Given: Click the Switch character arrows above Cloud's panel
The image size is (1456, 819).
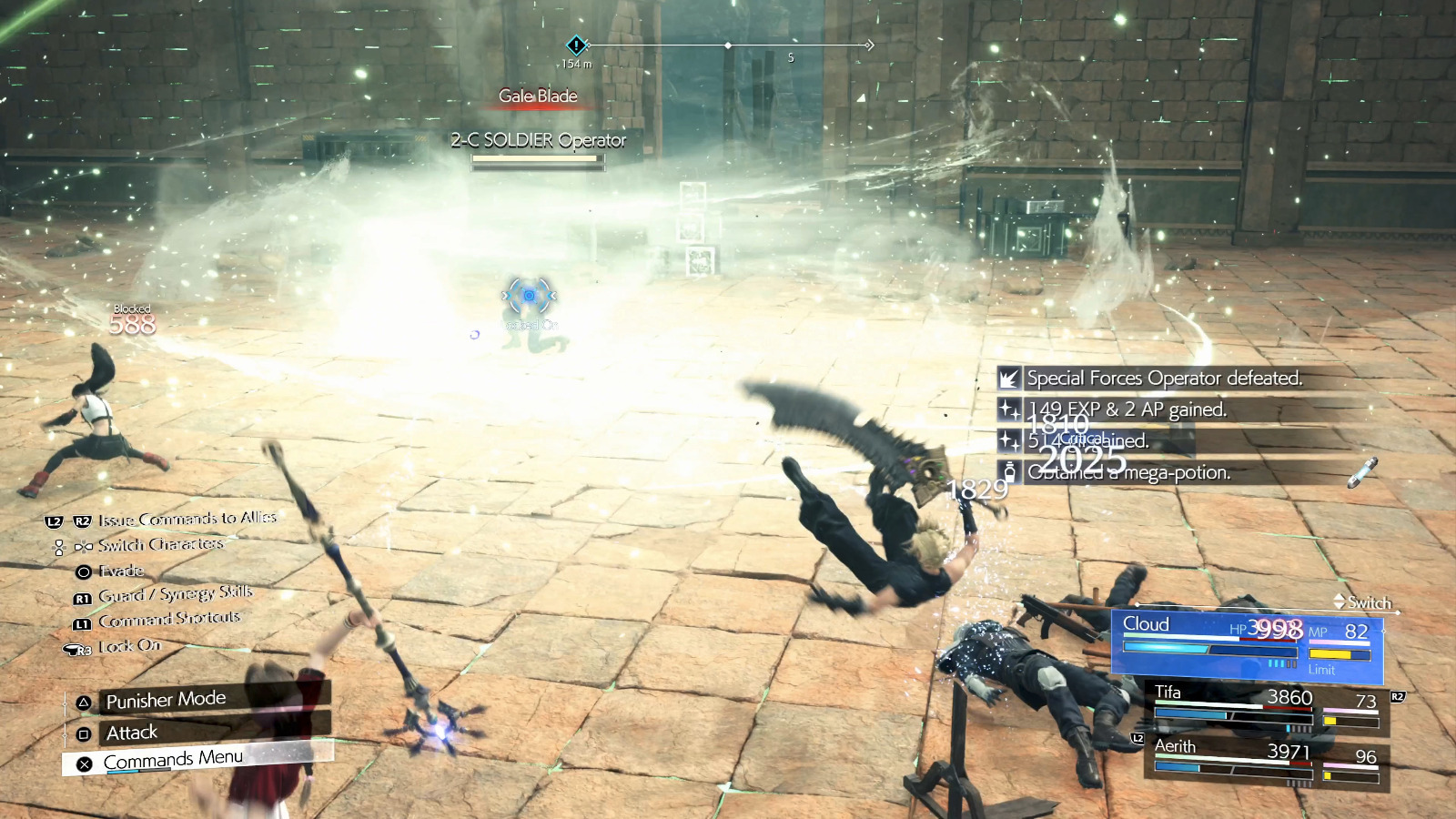Looking at the screenshot, I should coord(1339,602).
